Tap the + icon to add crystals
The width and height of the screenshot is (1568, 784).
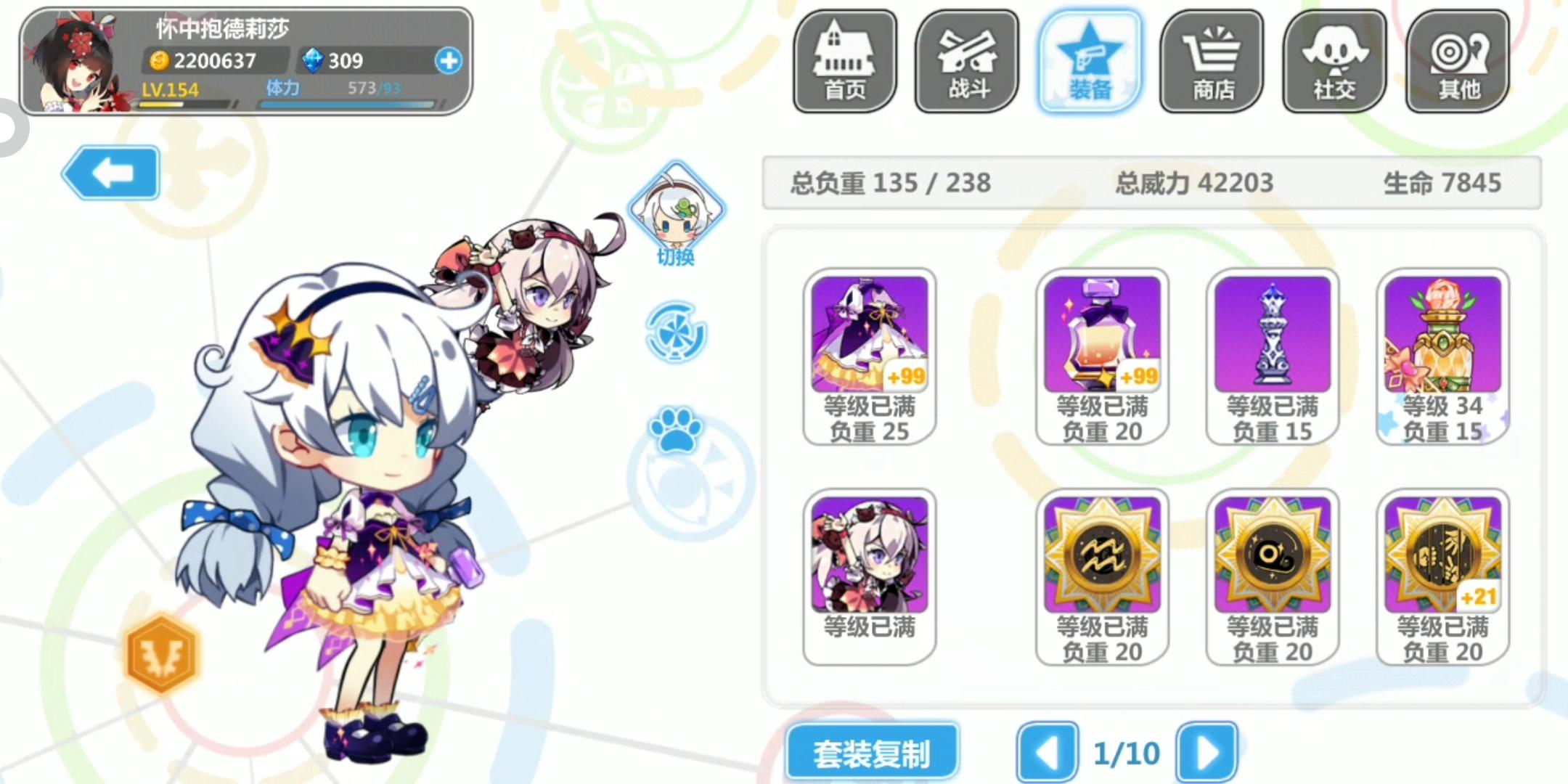click(450, 62)
